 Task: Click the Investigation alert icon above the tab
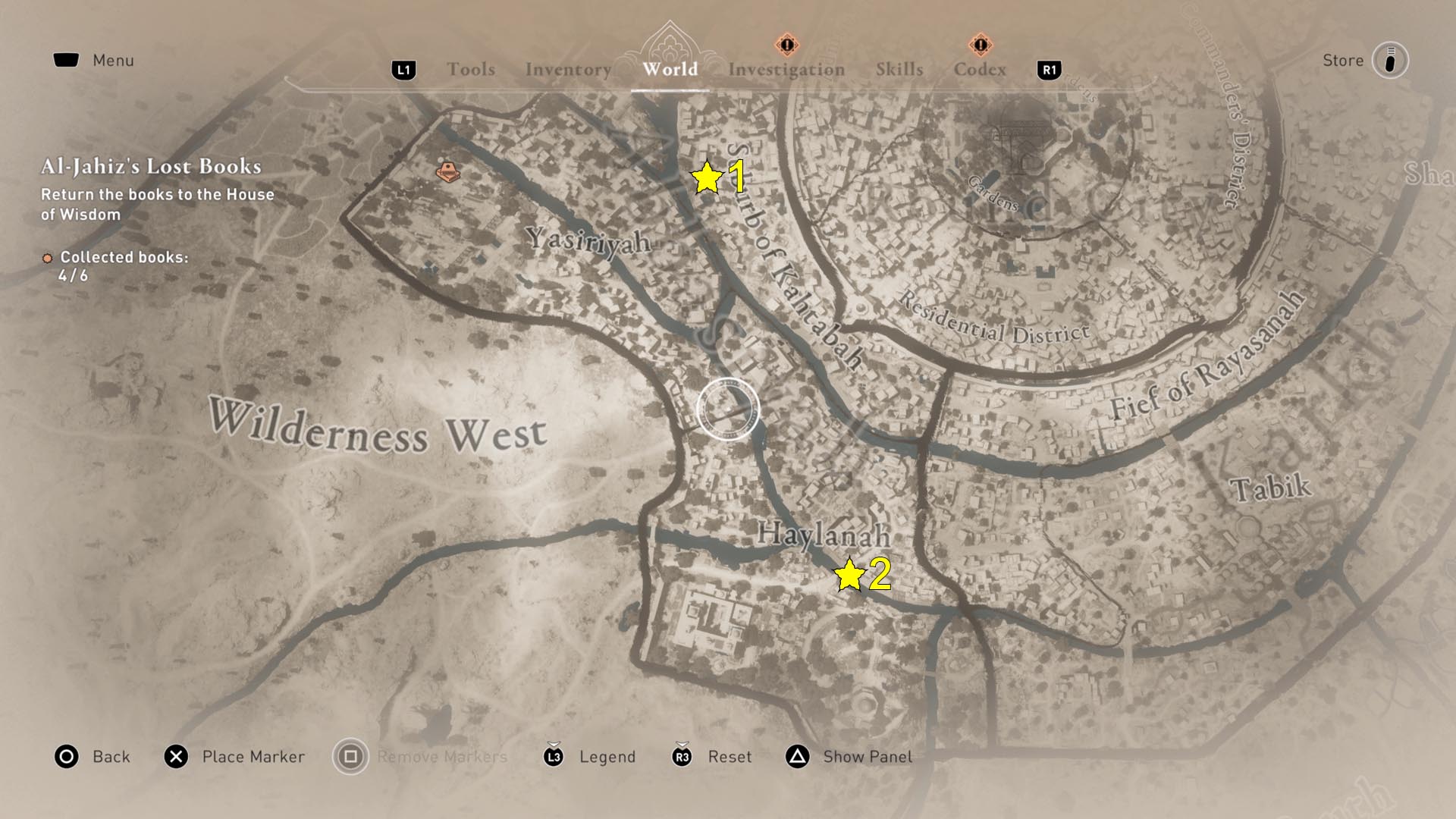[x=786, y=45]
